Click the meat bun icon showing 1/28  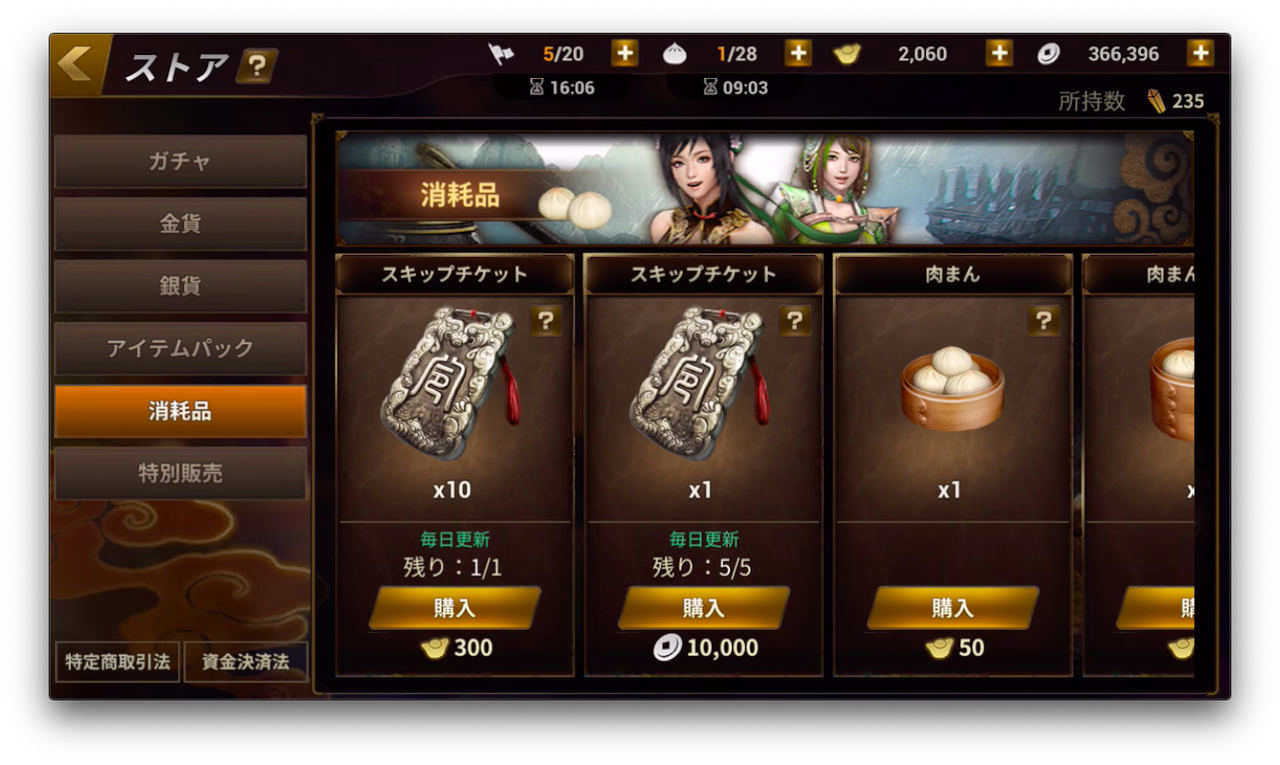click(x=676, y=53)
